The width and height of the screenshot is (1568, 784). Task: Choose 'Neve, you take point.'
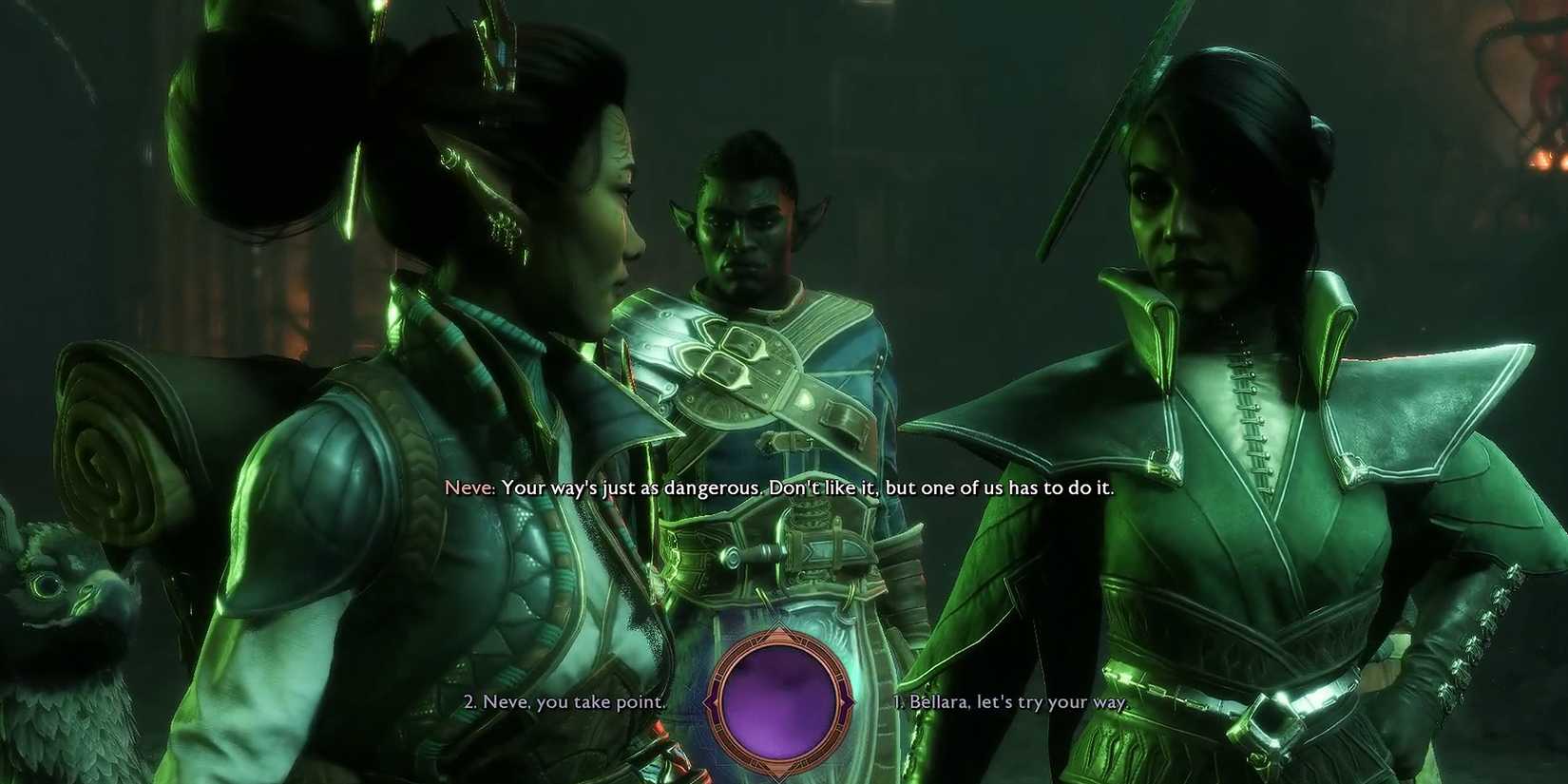[564, 702]
